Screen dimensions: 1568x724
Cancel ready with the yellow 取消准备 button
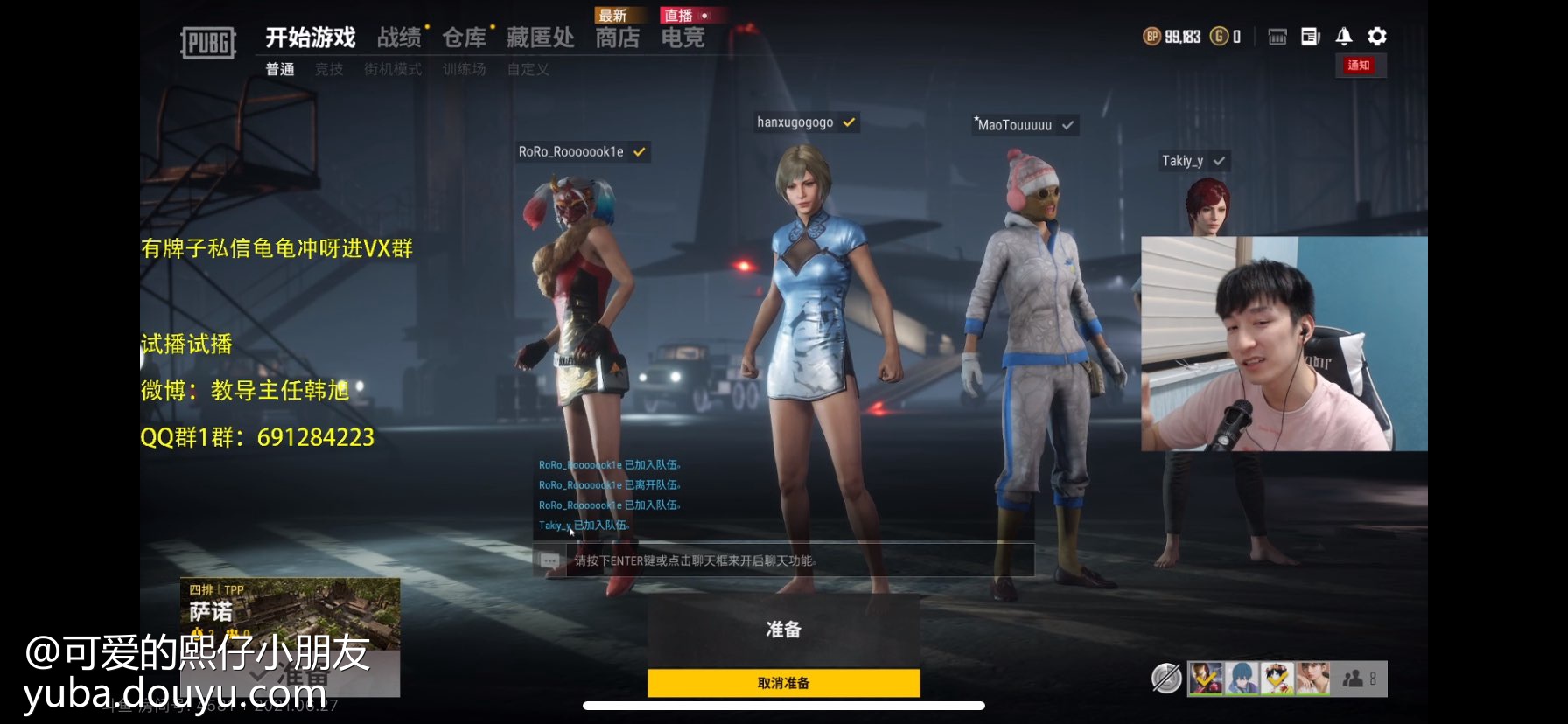(783, 683)
